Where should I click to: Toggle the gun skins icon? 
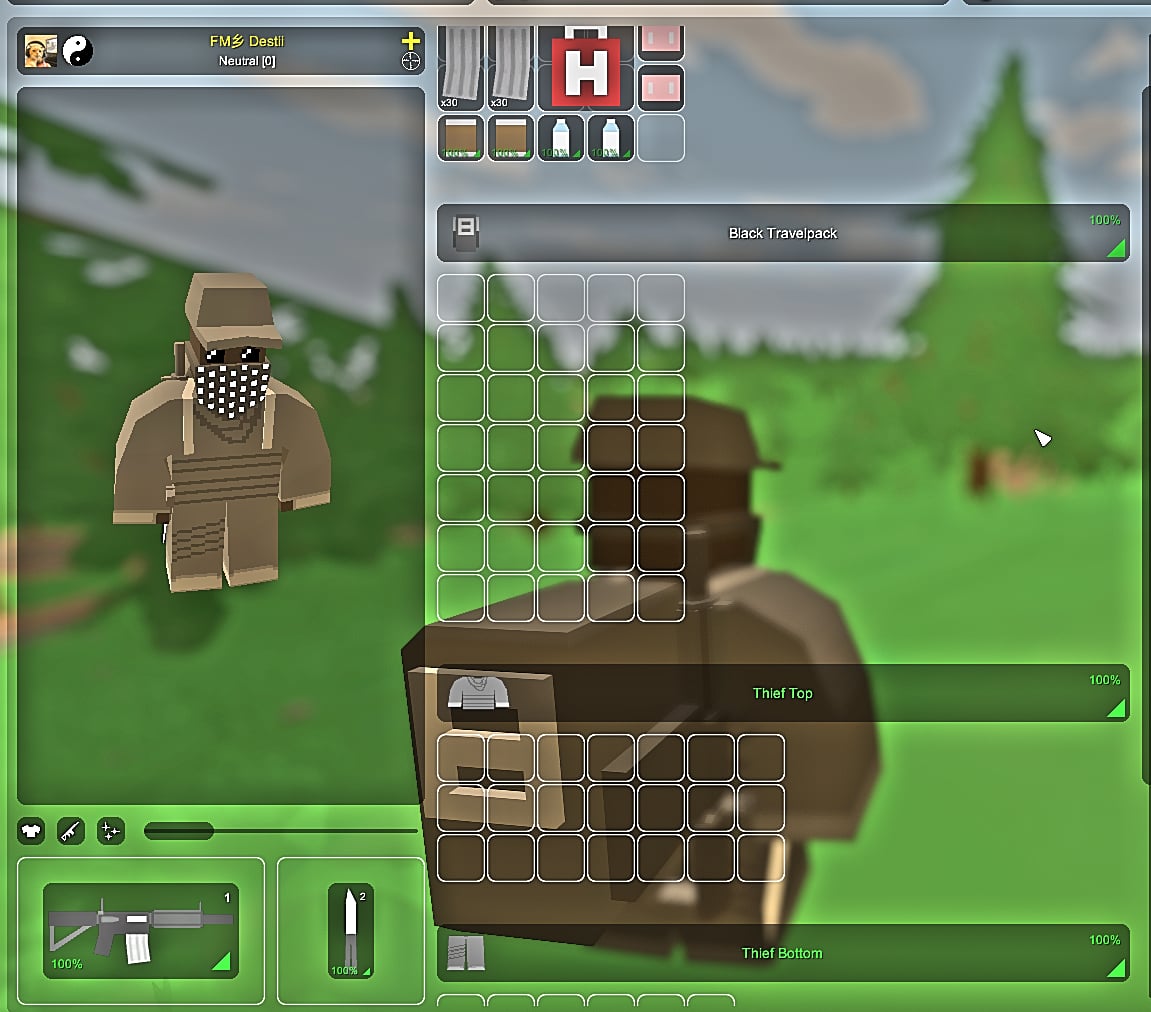click(71, 830)
